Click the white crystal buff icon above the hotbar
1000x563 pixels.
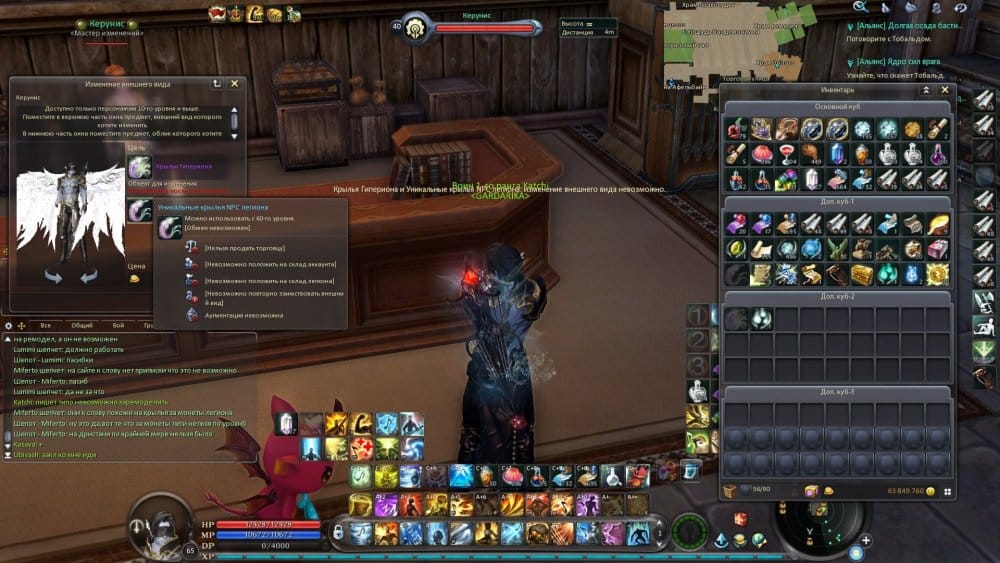coord(287,424)
